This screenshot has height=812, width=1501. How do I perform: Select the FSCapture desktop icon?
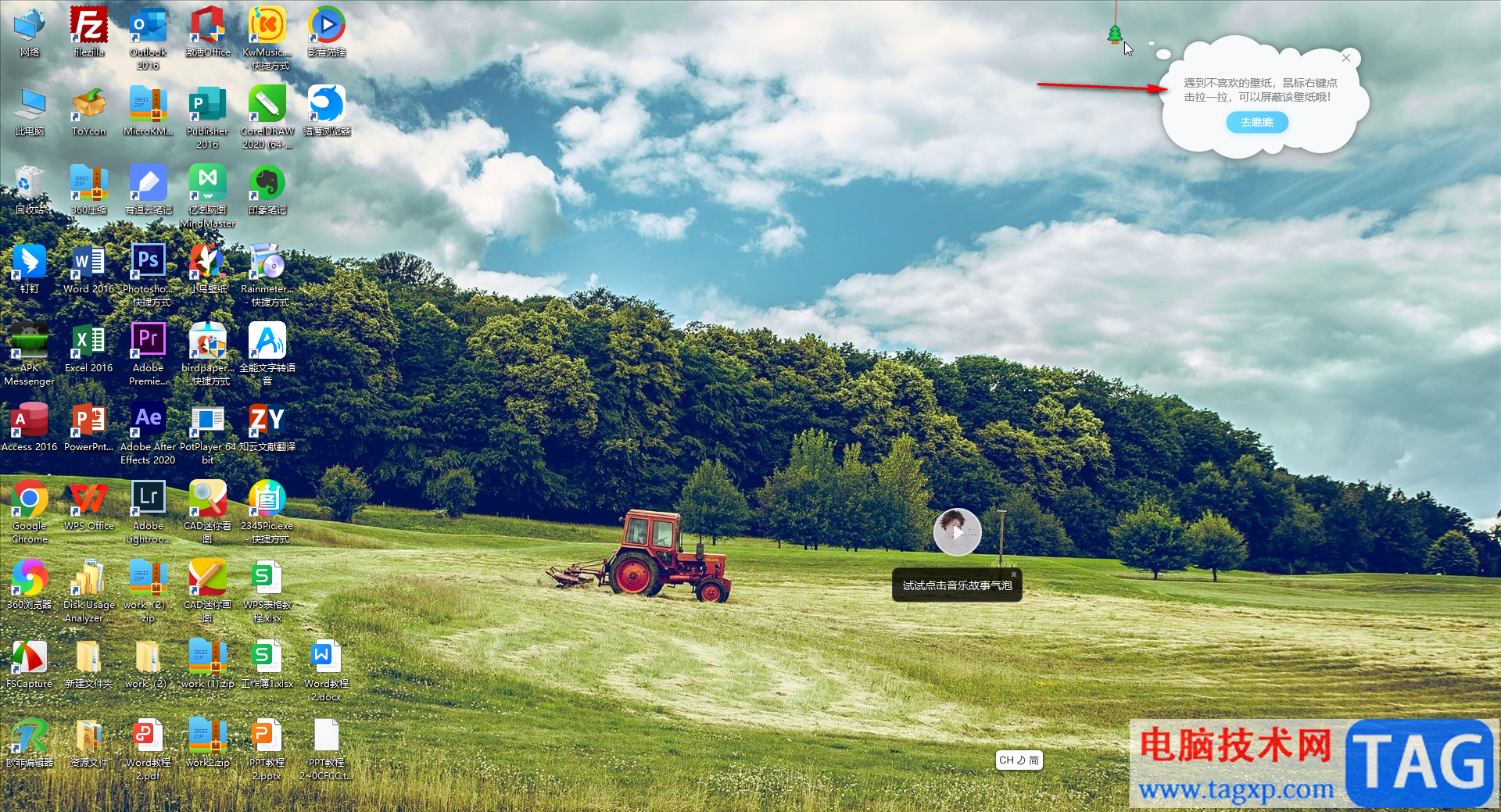click(30, 658)
